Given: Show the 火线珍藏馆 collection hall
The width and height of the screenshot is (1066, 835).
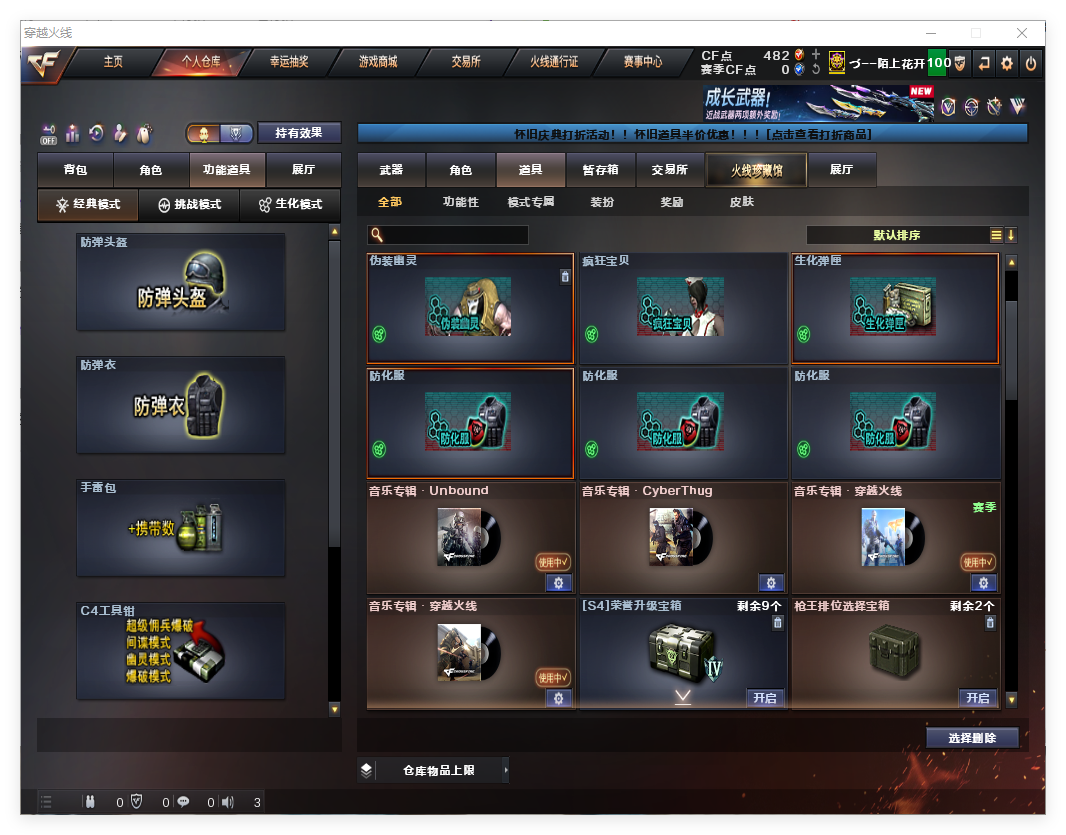Looking at the screenshot, I should click(756, 171).
